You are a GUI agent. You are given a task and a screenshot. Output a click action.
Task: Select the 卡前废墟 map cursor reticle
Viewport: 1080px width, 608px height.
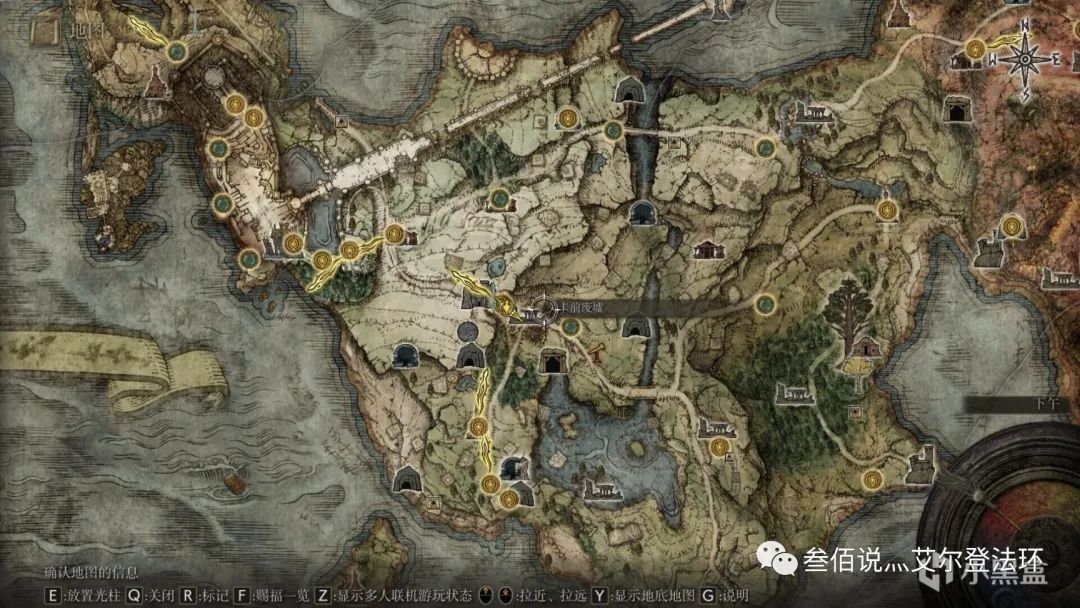click(x=543, y=311)
